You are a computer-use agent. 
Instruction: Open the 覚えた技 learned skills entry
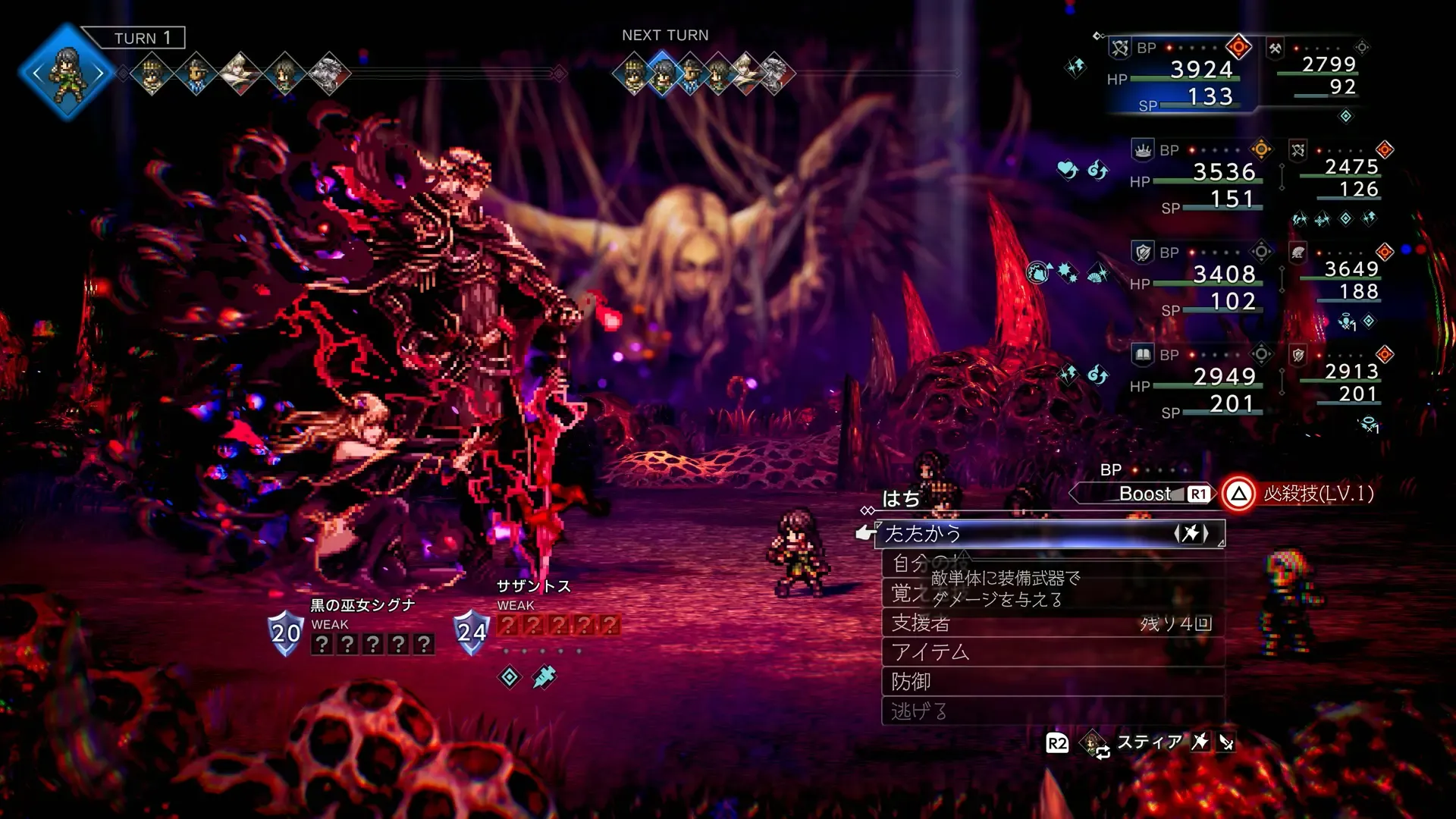(904, 593)
